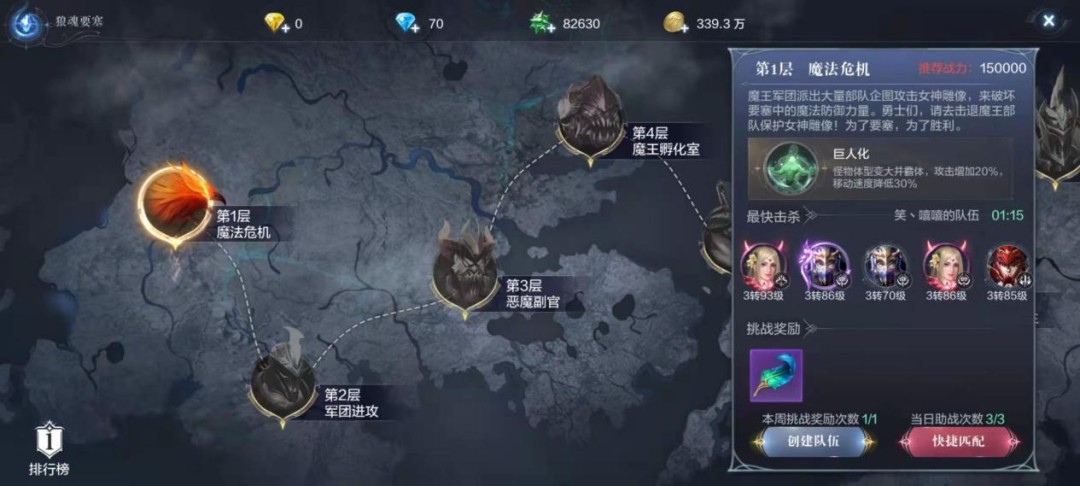Pick floor 4 魔王孵化室 node
Screen dimensions: 1080x486
pyautogui.click(x=591, y=120)
